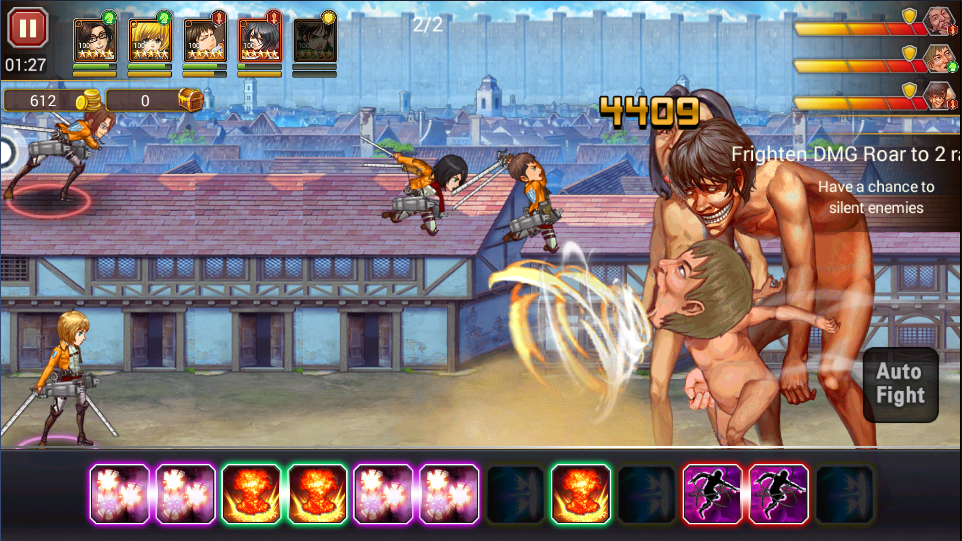Pick the red-bordered black-haired Mikasa portrait
This screenshot has width=962, height=541.
pos(259,40)
